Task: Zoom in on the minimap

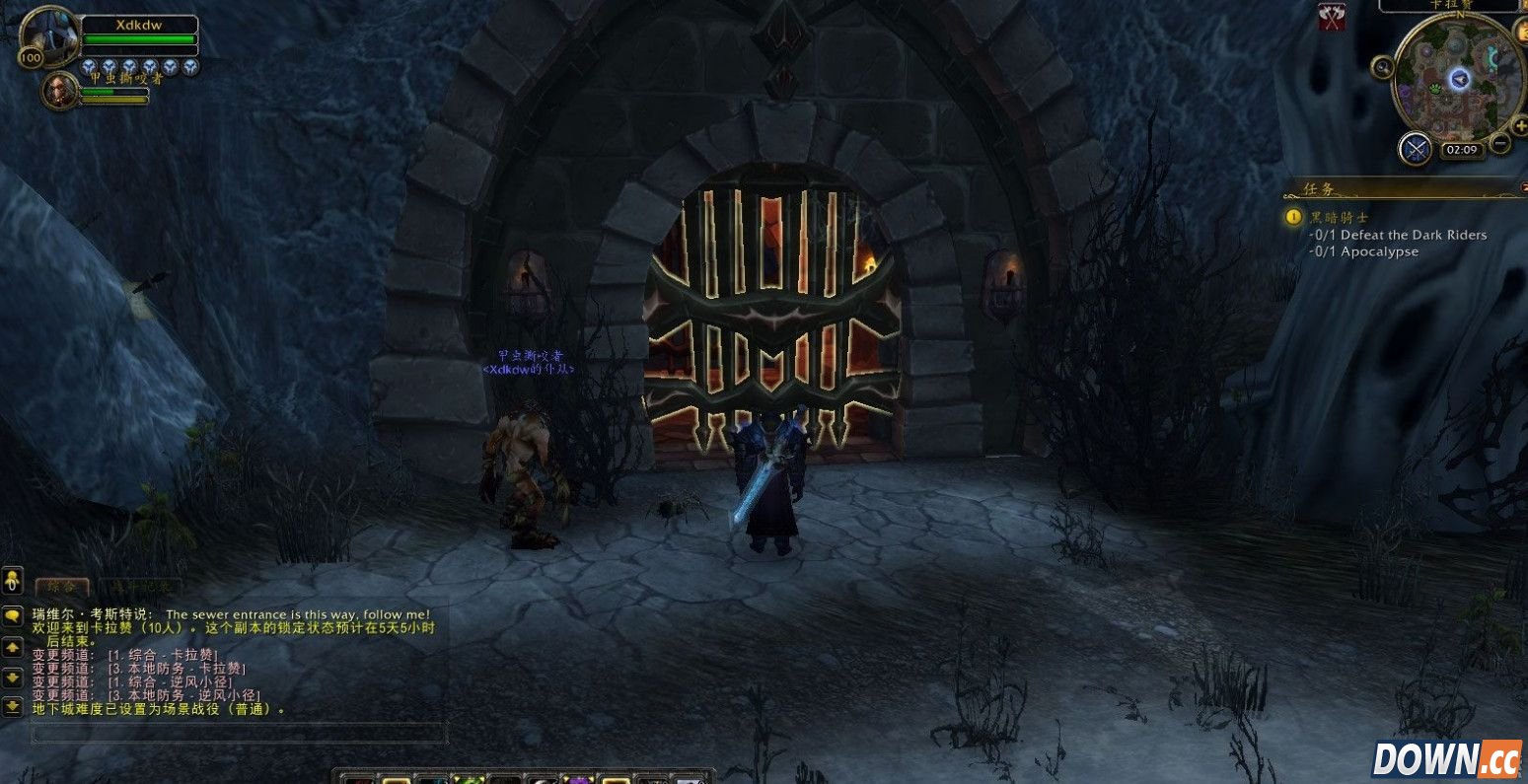Action: [x=1520, y=126]
